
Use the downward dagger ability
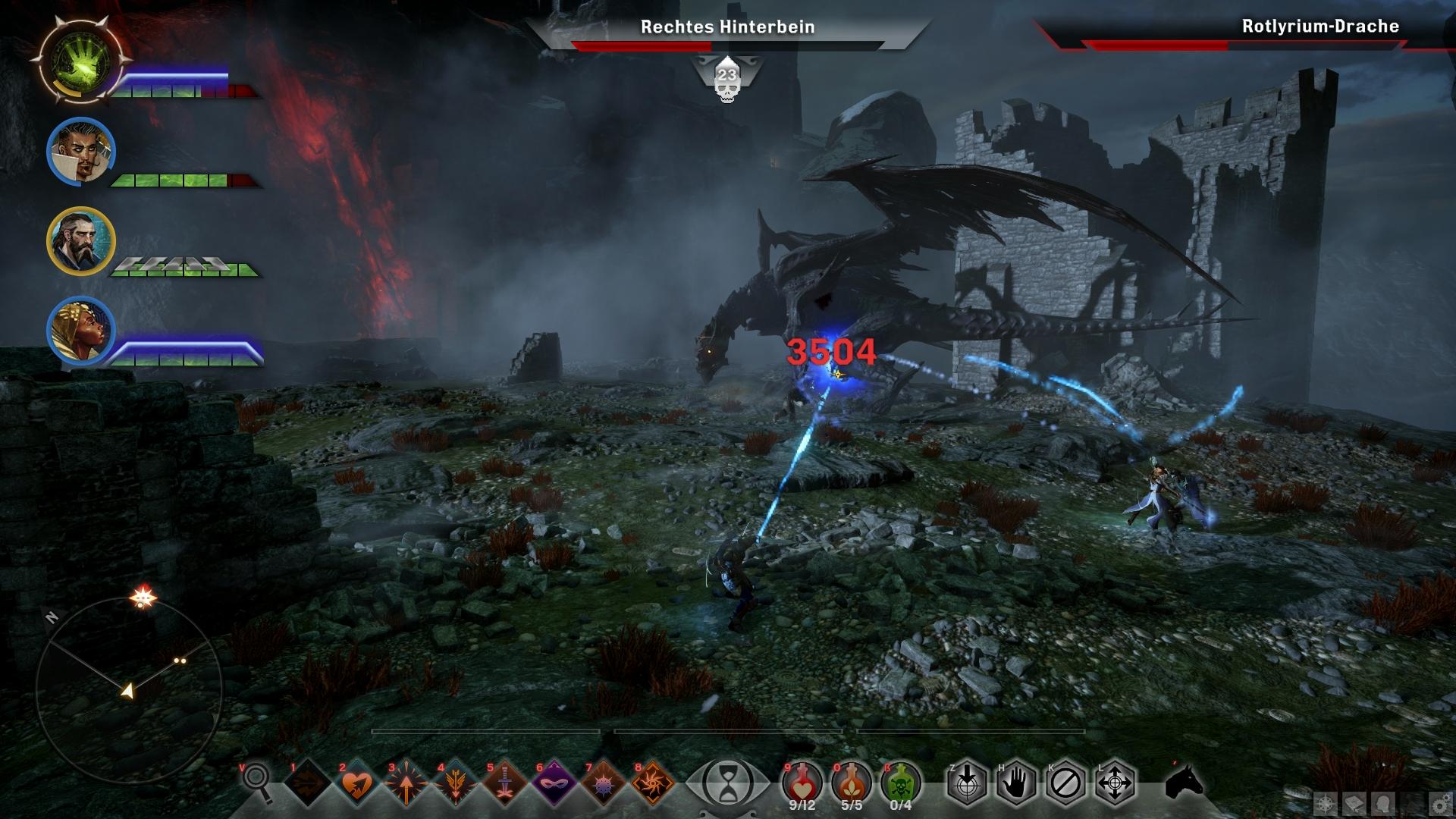[x=504, y=782]
